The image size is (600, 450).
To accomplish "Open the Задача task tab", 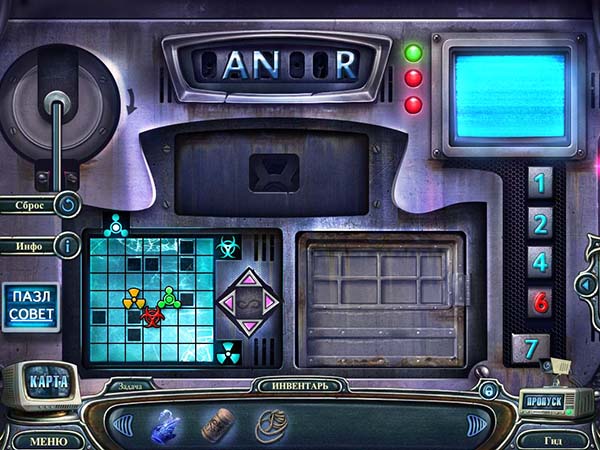I will pyautogui.click(x=128, y=384).
